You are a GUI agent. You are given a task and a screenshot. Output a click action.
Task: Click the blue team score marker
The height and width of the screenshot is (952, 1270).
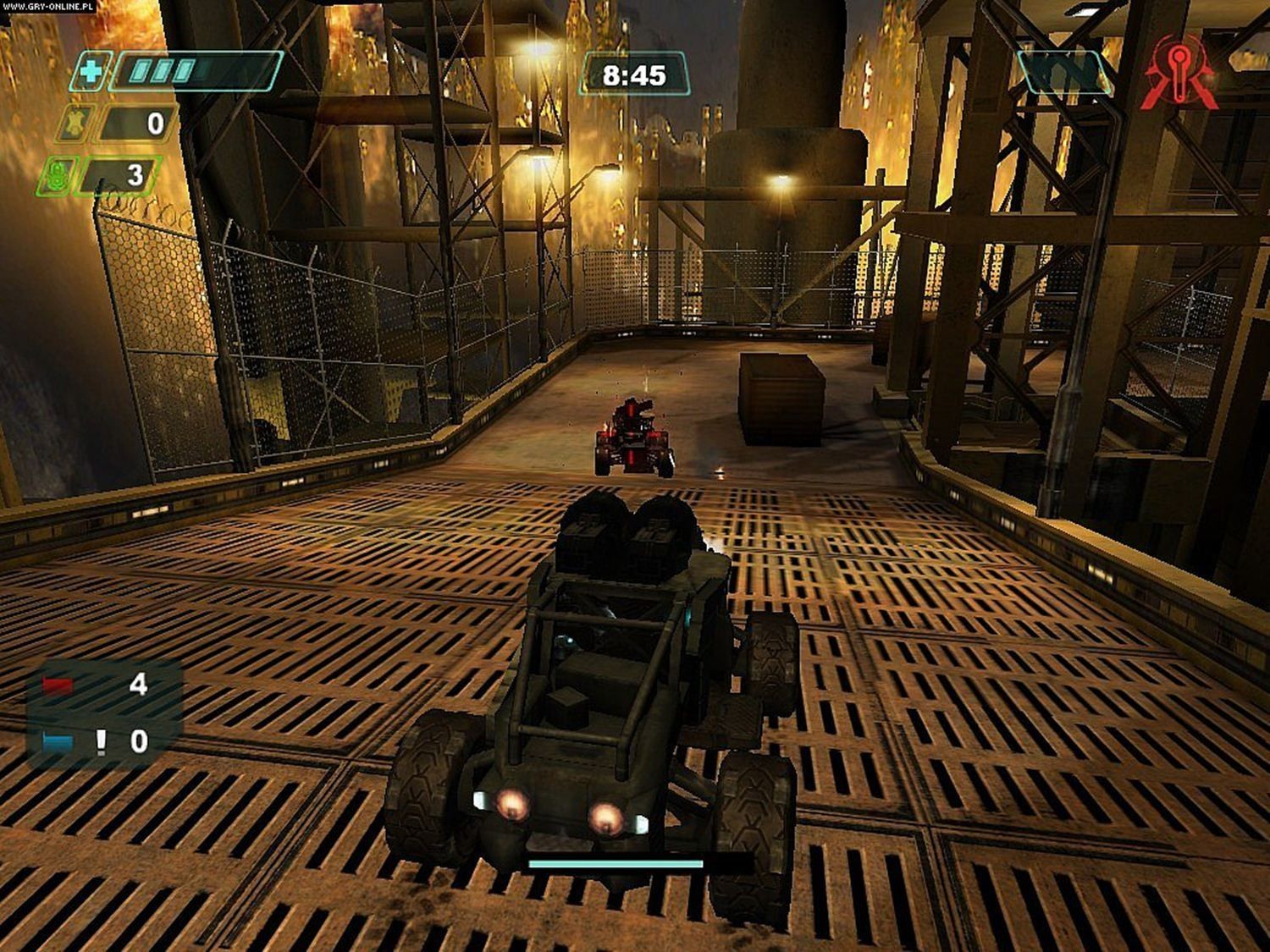pos(58,742)
